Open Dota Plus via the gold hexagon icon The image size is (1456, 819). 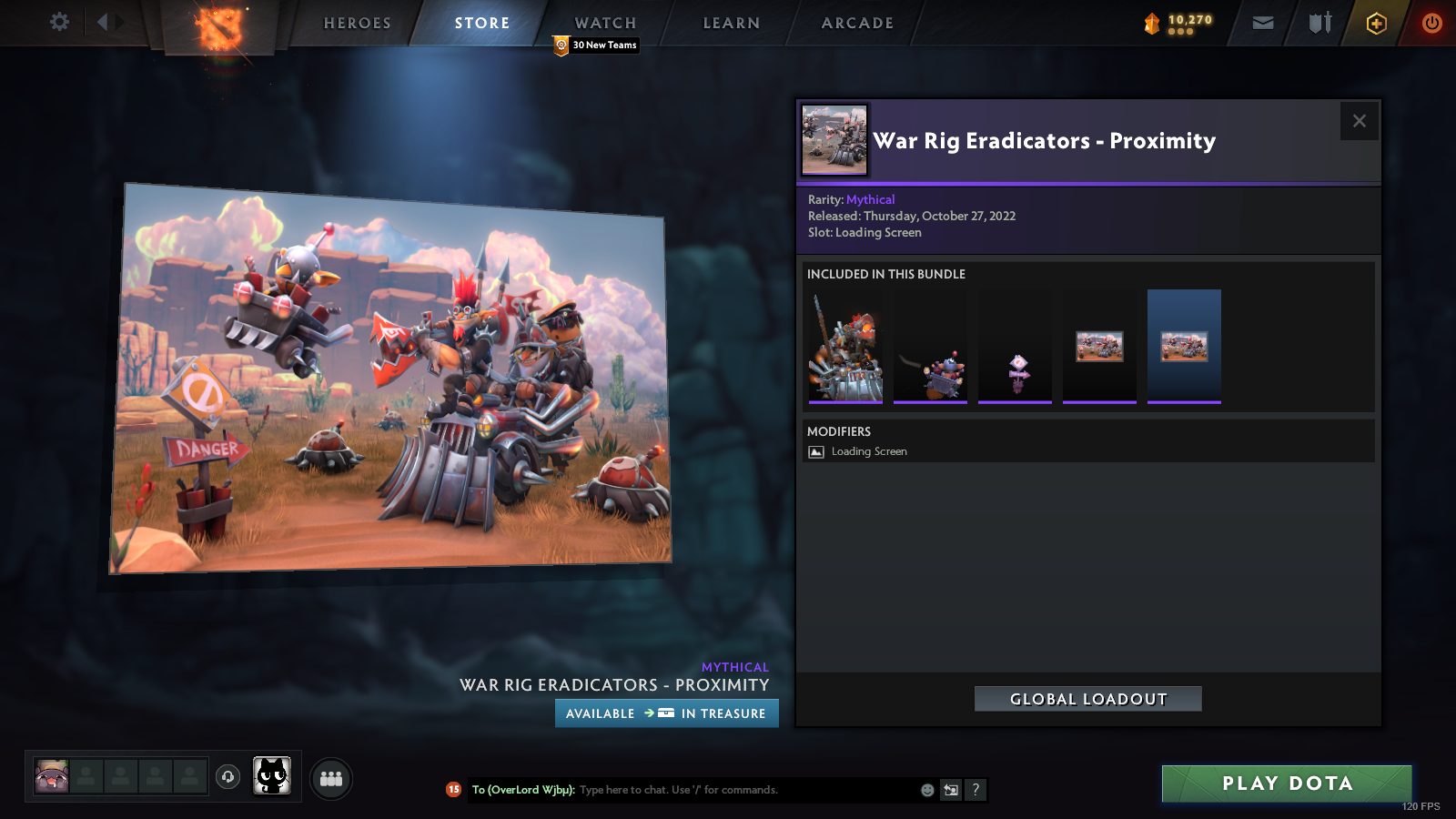click(x=1376, y=23)
